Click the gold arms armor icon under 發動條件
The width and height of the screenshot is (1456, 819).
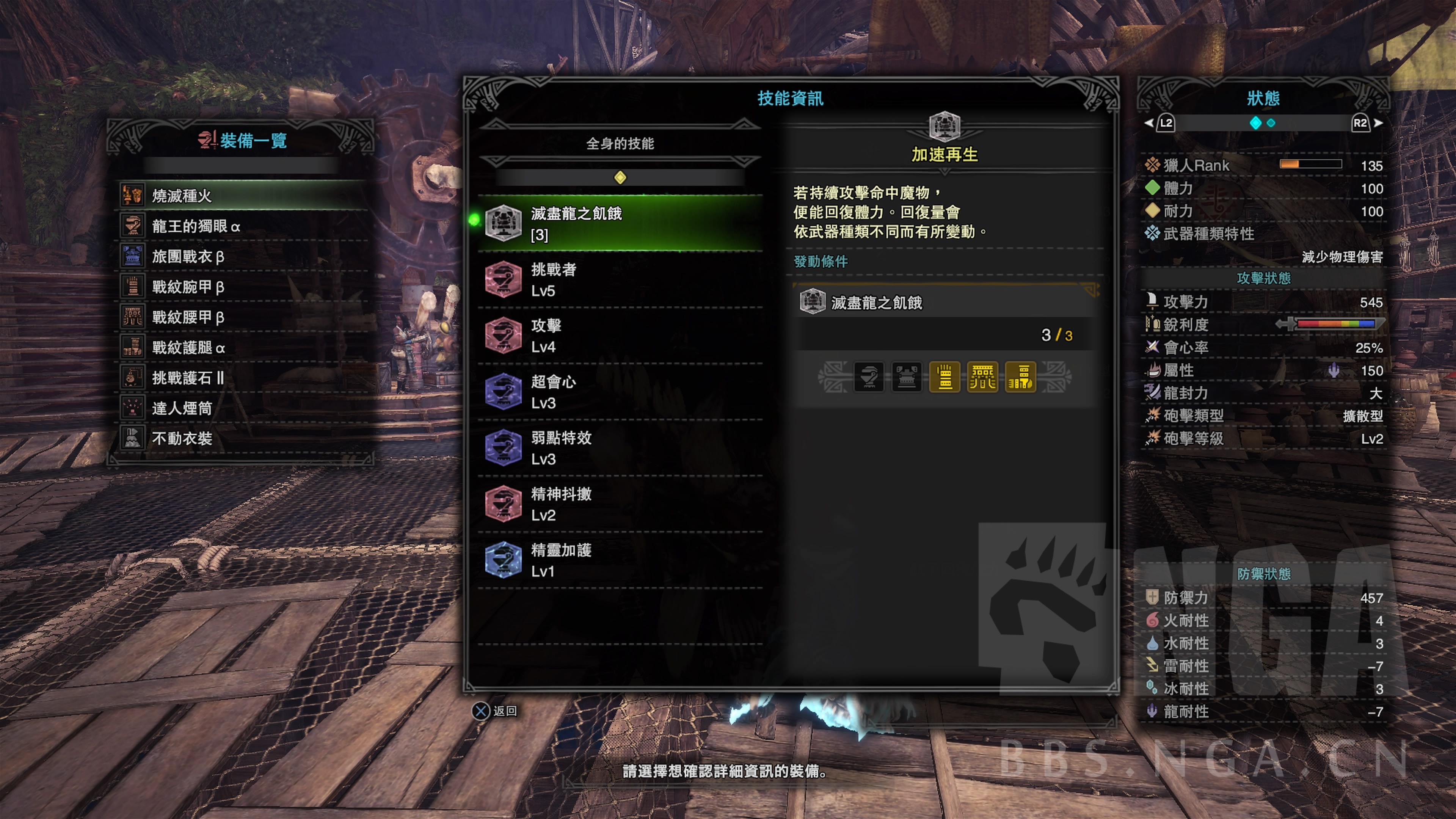point(945,378)
